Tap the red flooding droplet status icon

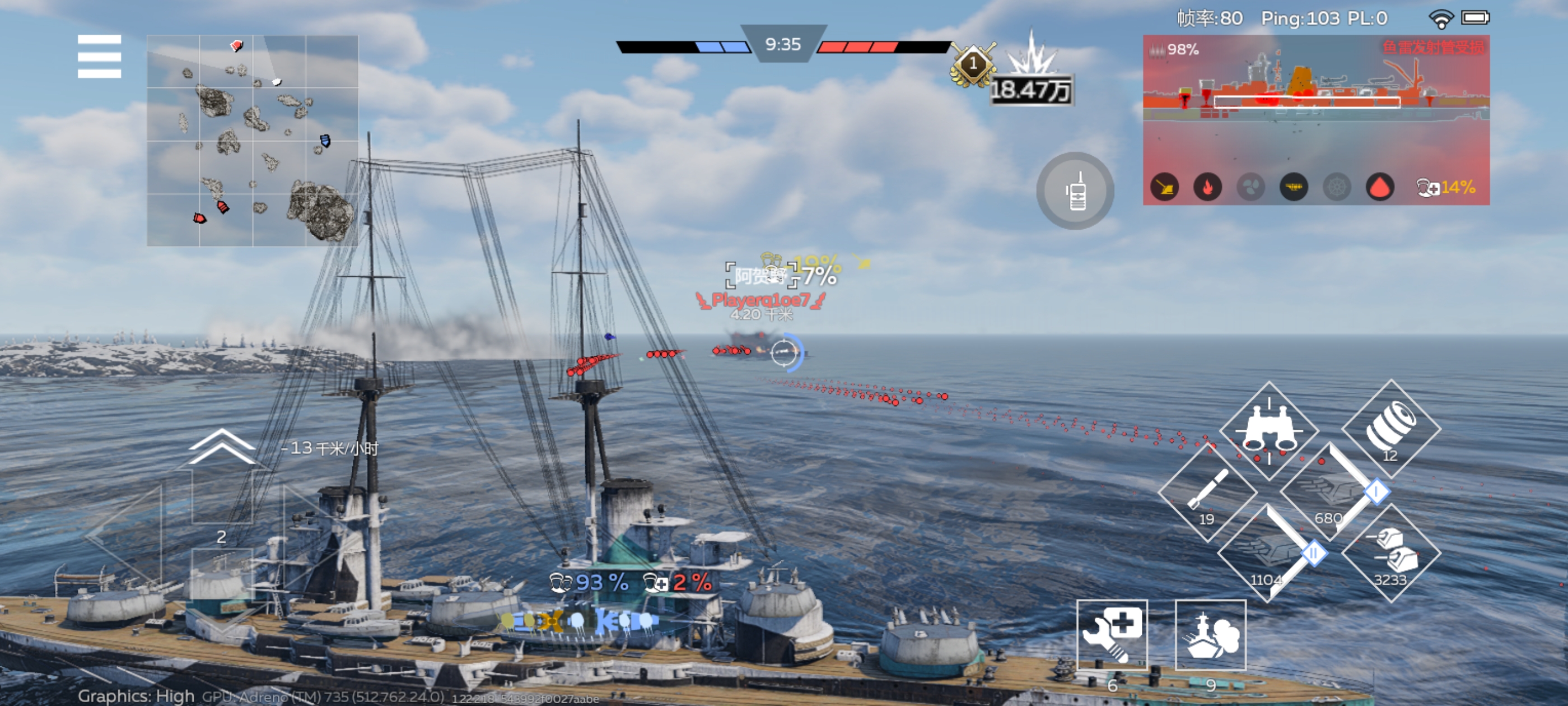[x=1379, y=187]
